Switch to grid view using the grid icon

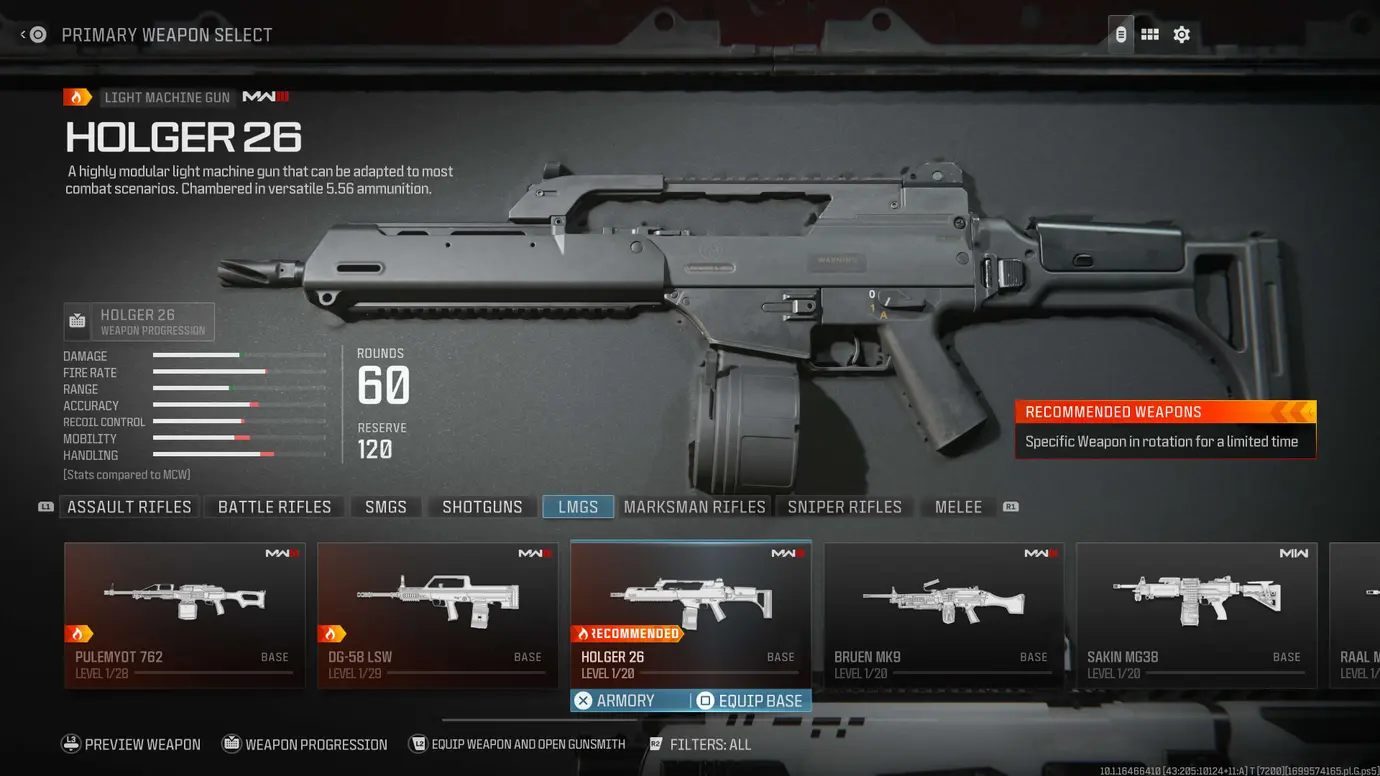(x=1150, y=33)
